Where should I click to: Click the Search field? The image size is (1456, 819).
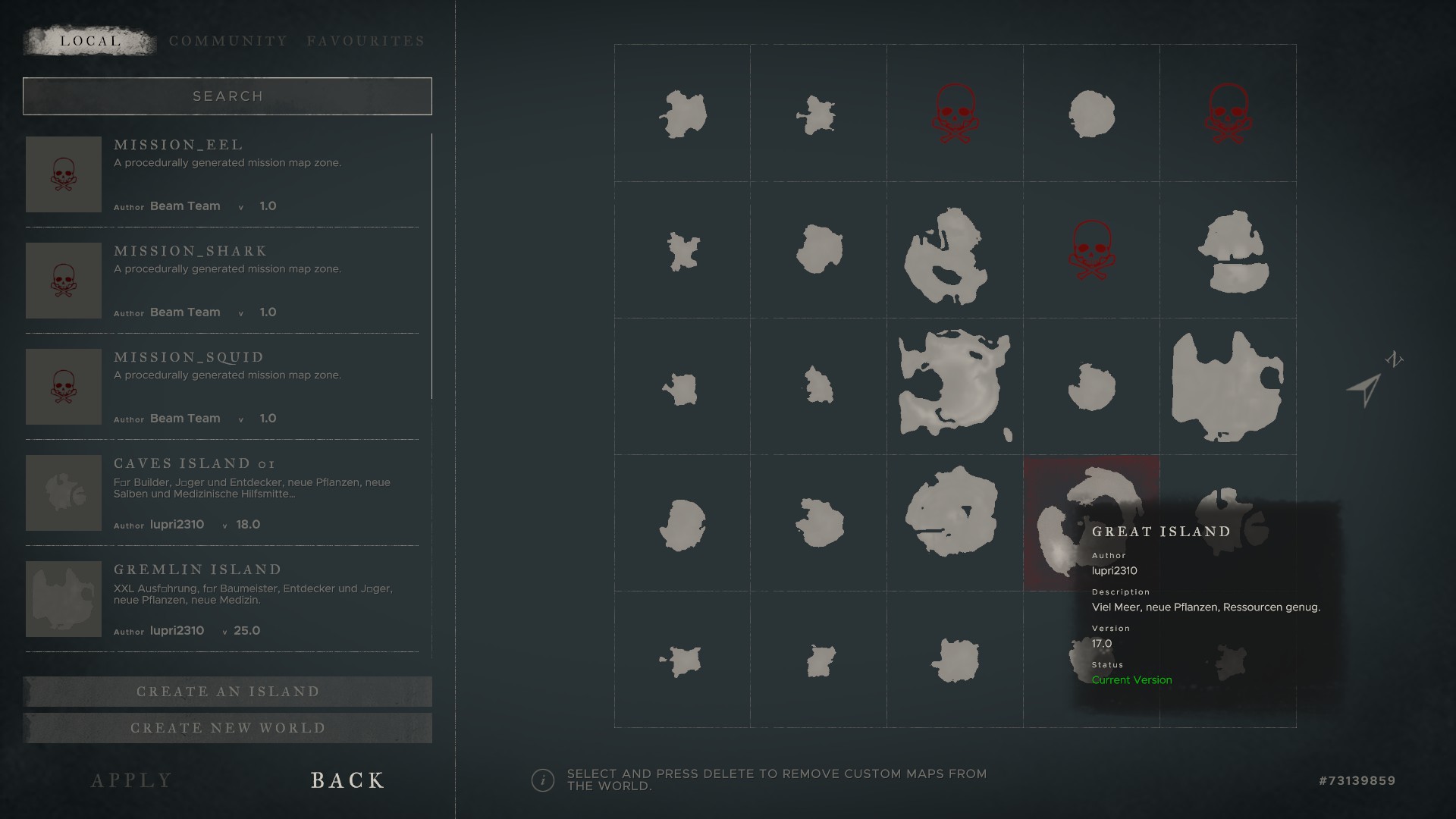point(227,96)
